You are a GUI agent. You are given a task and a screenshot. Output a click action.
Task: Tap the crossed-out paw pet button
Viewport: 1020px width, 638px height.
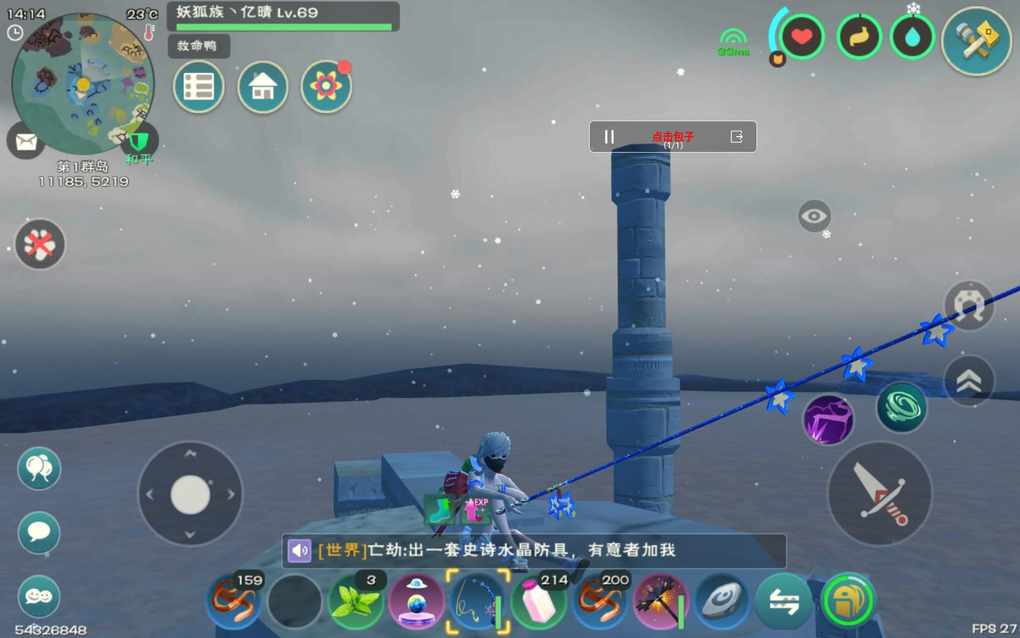[40, 244]
